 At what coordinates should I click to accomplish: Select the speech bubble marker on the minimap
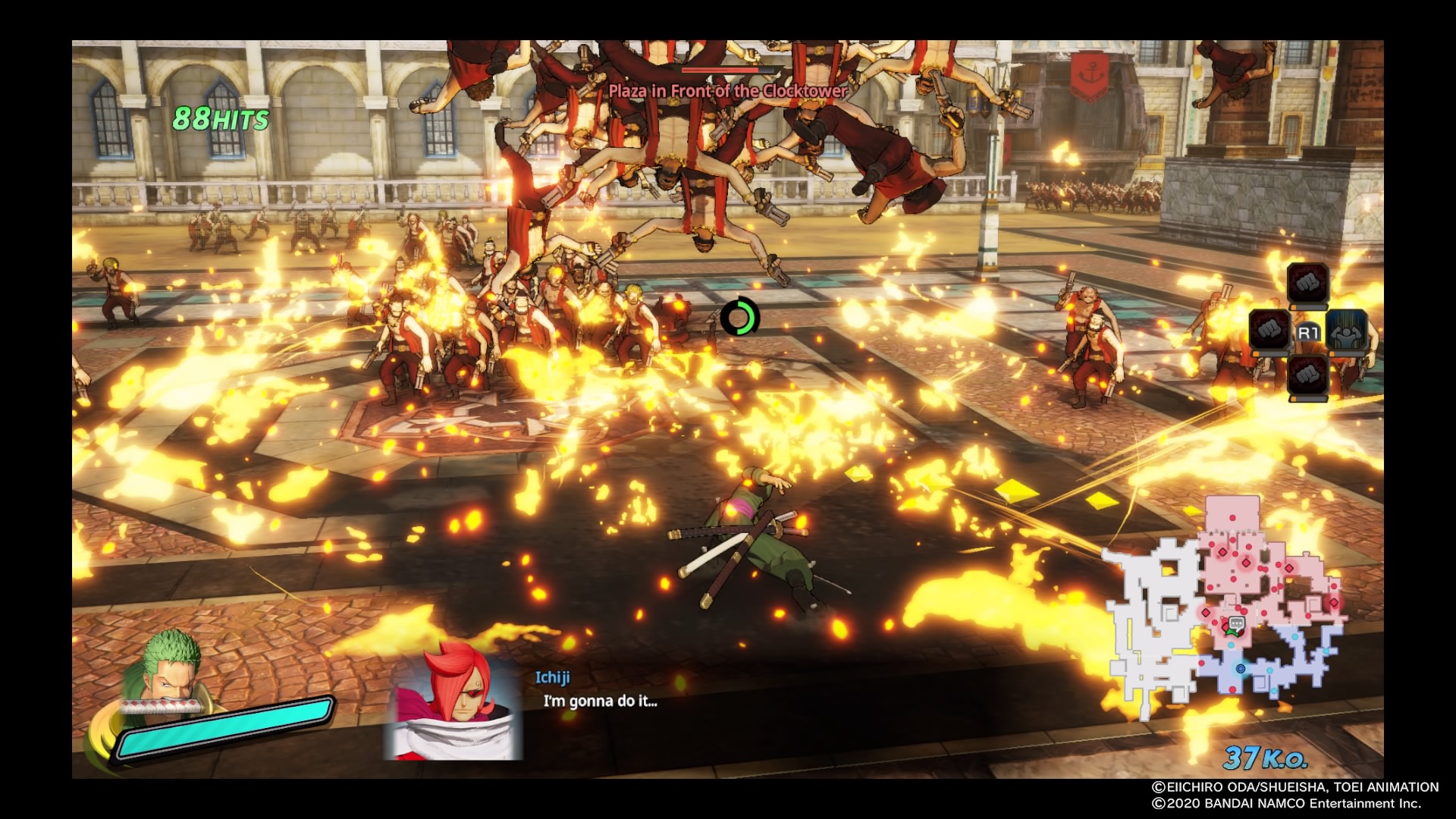coord(1236,624)
